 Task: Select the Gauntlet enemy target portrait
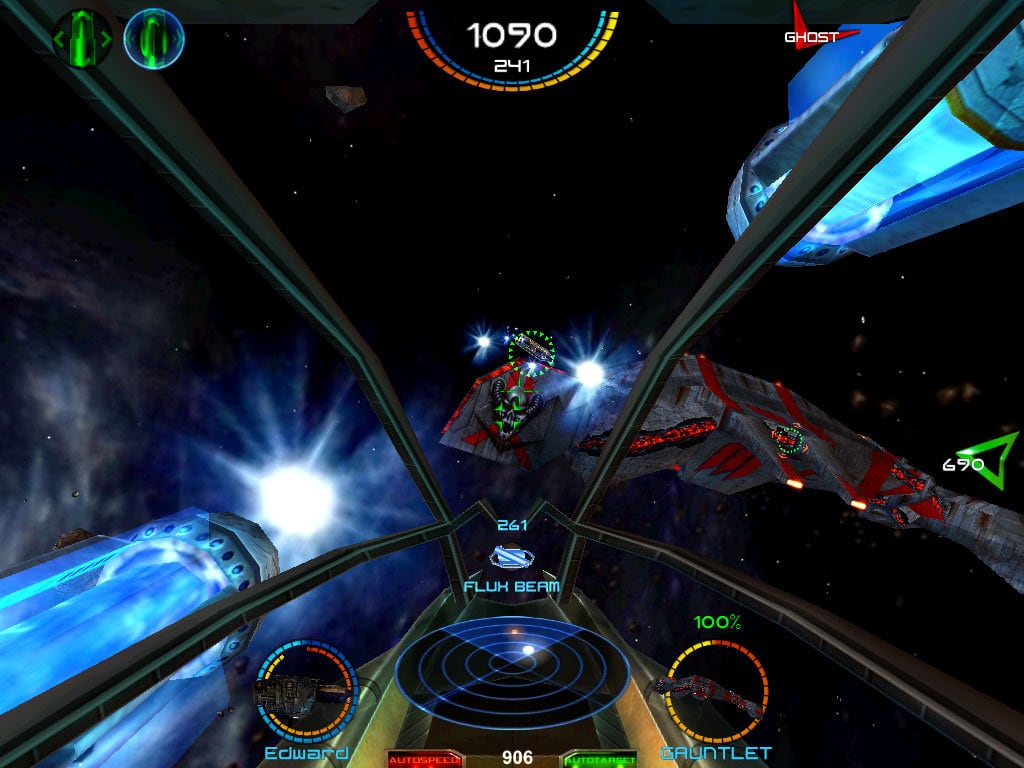(x=716, y=690)
